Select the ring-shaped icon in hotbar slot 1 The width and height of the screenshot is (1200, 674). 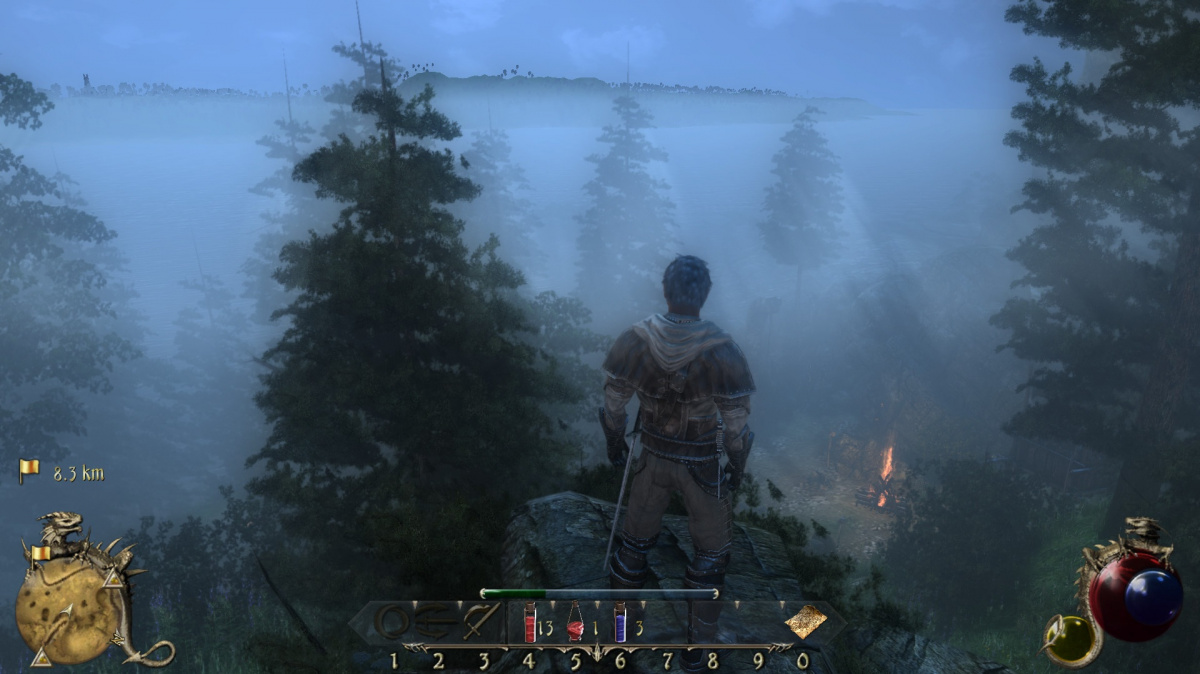coord(393,623)
